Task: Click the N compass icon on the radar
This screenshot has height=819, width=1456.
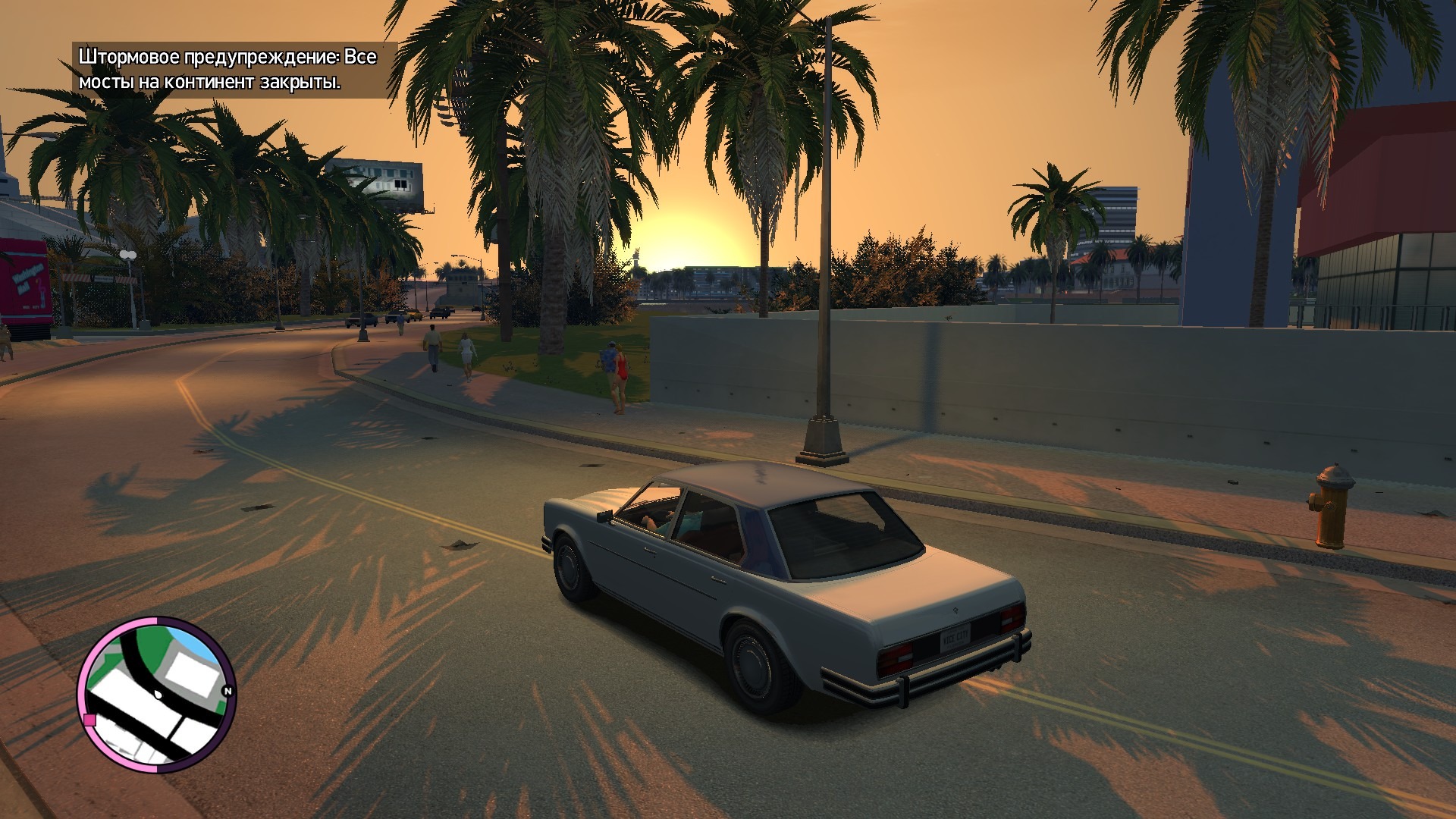Action: click(227, 690)
